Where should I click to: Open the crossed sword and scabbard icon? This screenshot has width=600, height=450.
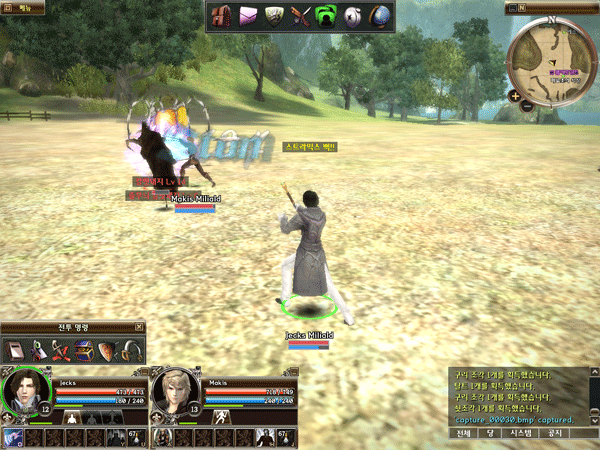pos(301,16)
